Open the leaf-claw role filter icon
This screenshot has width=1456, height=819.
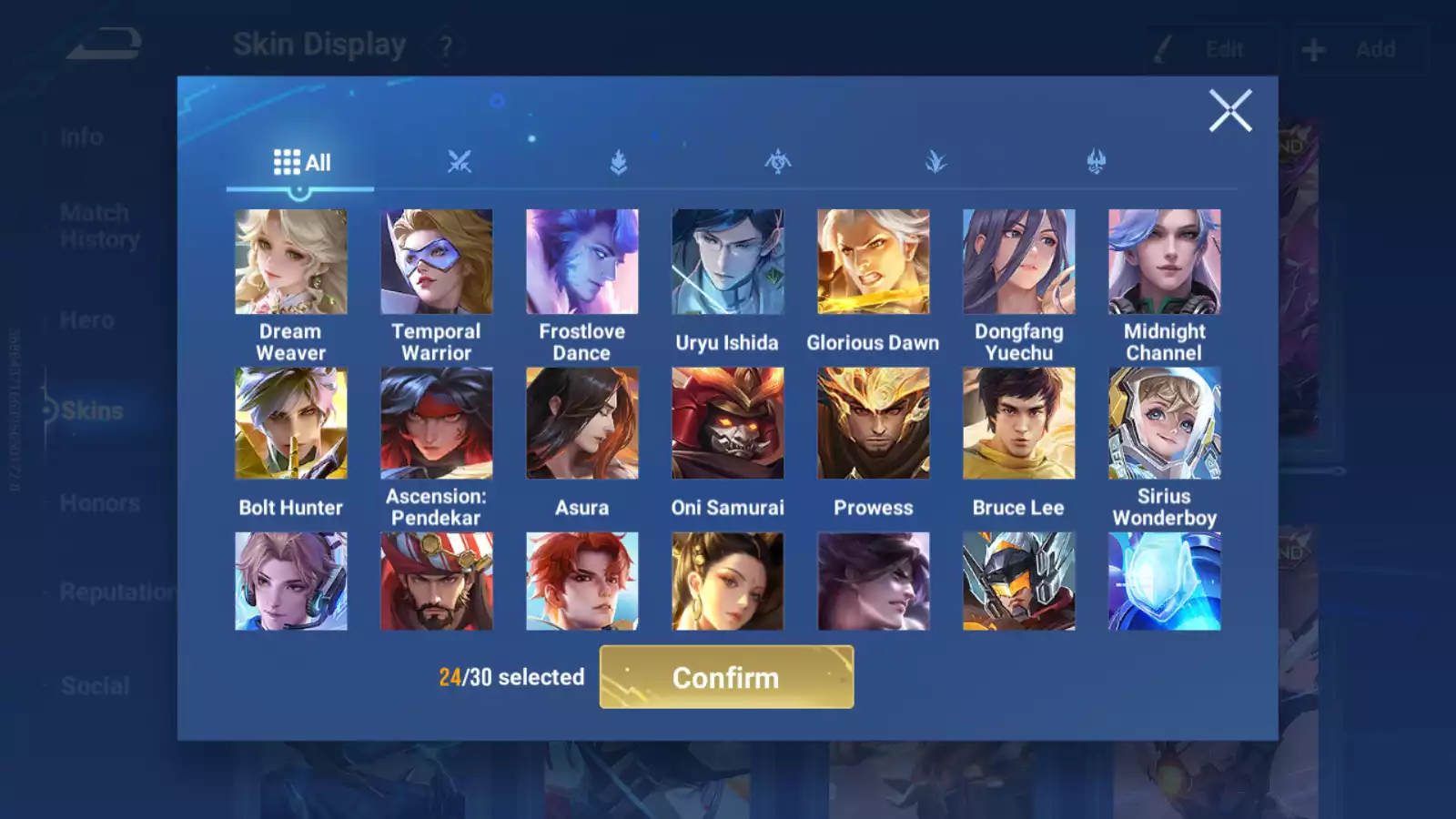tap(937, 162)
